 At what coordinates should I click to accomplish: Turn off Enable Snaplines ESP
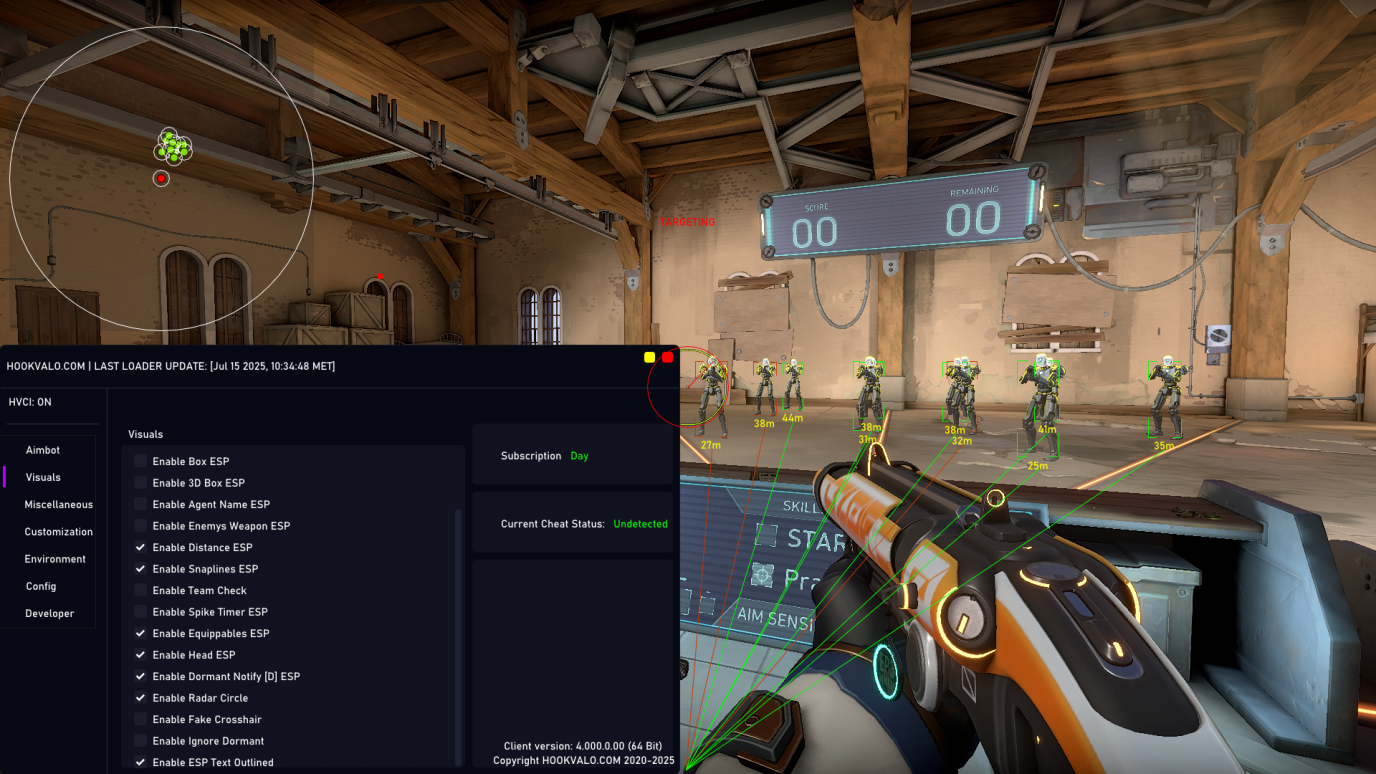[141, 569]
